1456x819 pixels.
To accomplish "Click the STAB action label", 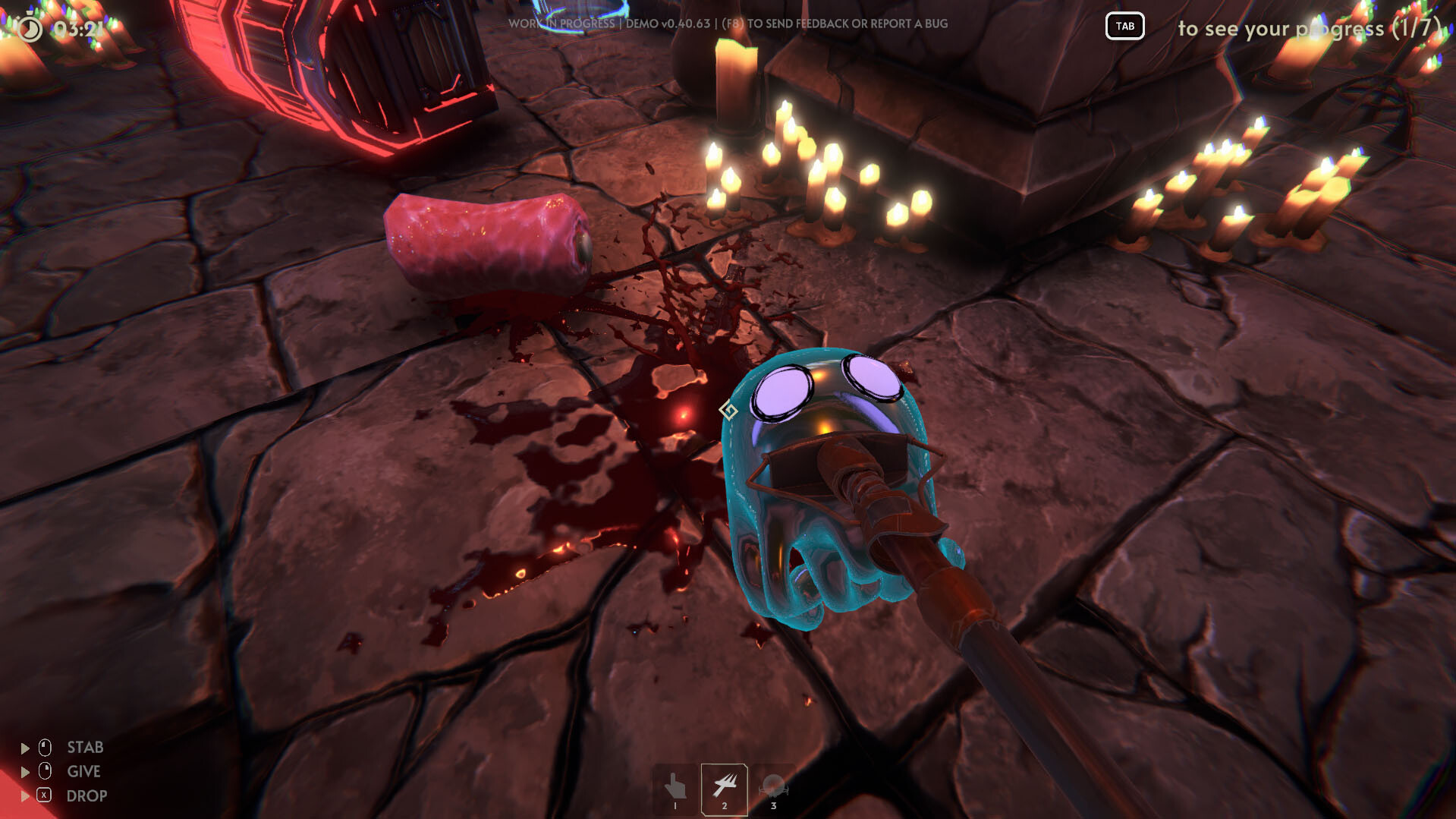I will 84,747.
